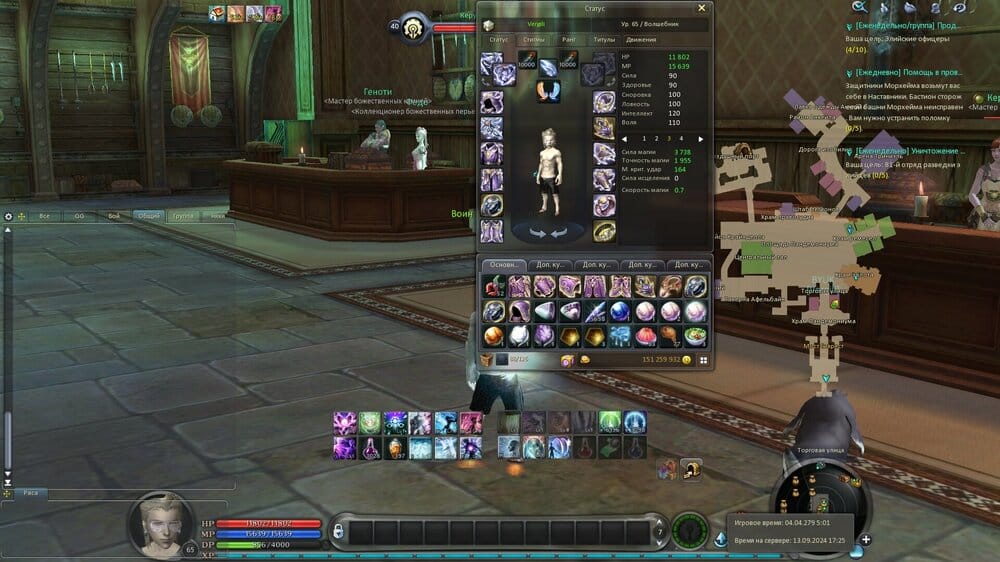This screenshot has width=1000, height=562.
Task: Switch chat to the Группа tab
Action: [x=182, y=216]
